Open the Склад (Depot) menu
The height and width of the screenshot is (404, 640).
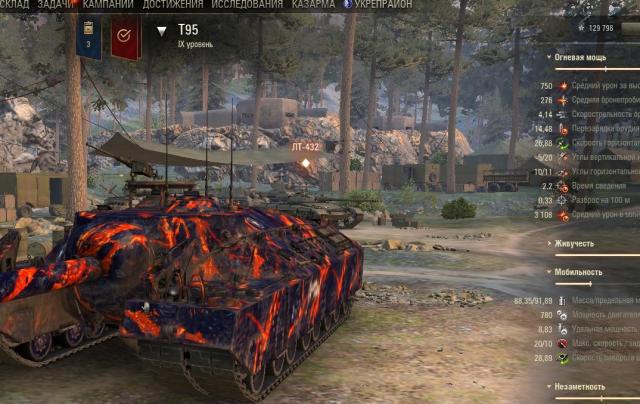coord(17,5)
